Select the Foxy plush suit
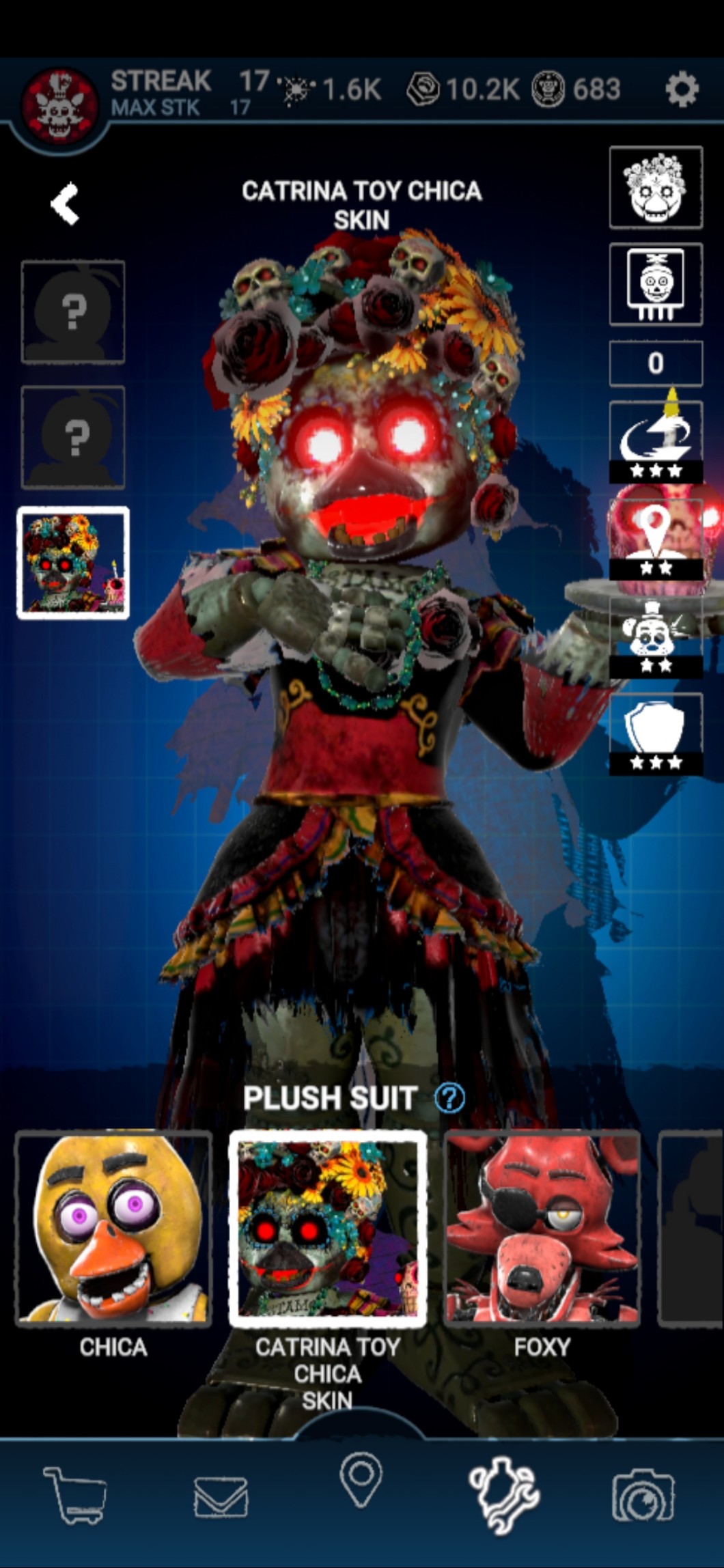Image resolution: width=724 pixels, height=1568 pixels. coord(542,1229)
